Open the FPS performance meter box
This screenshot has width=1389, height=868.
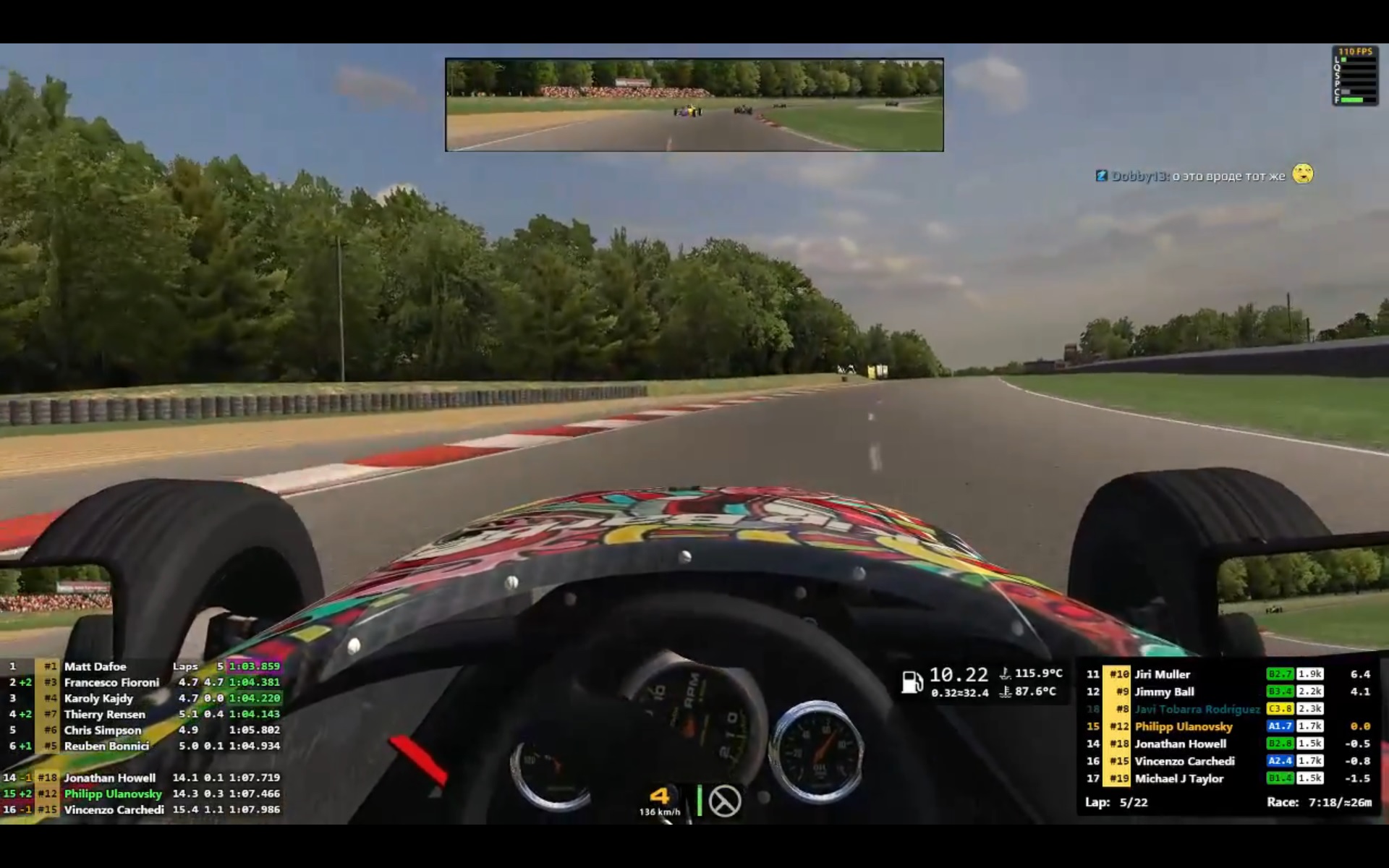click(1354, 76)
